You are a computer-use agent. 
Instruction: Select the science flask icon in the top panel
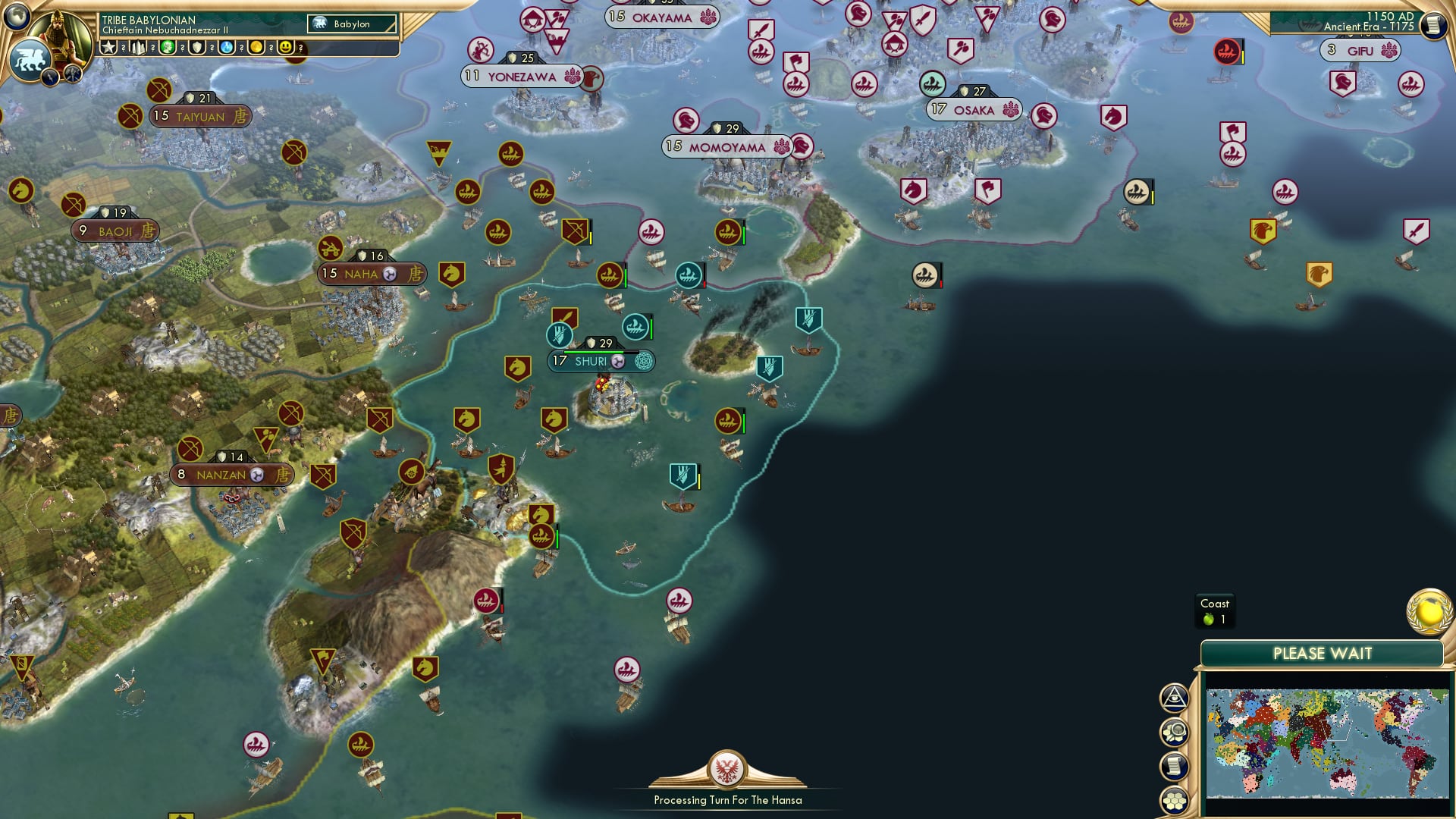(x=227, y=47)
